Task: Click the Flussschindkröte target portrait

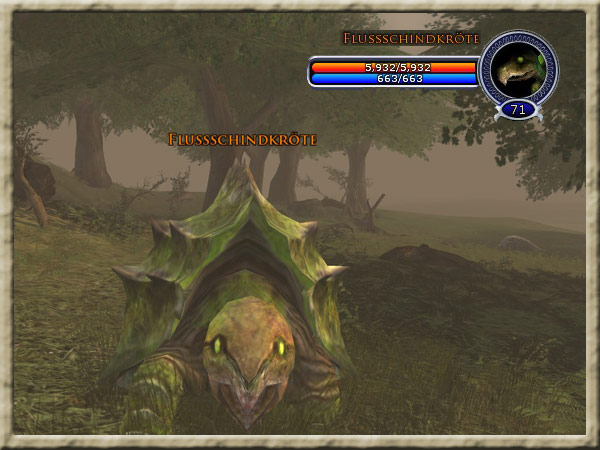Action: pyautogui.click(x=519, y=68)
